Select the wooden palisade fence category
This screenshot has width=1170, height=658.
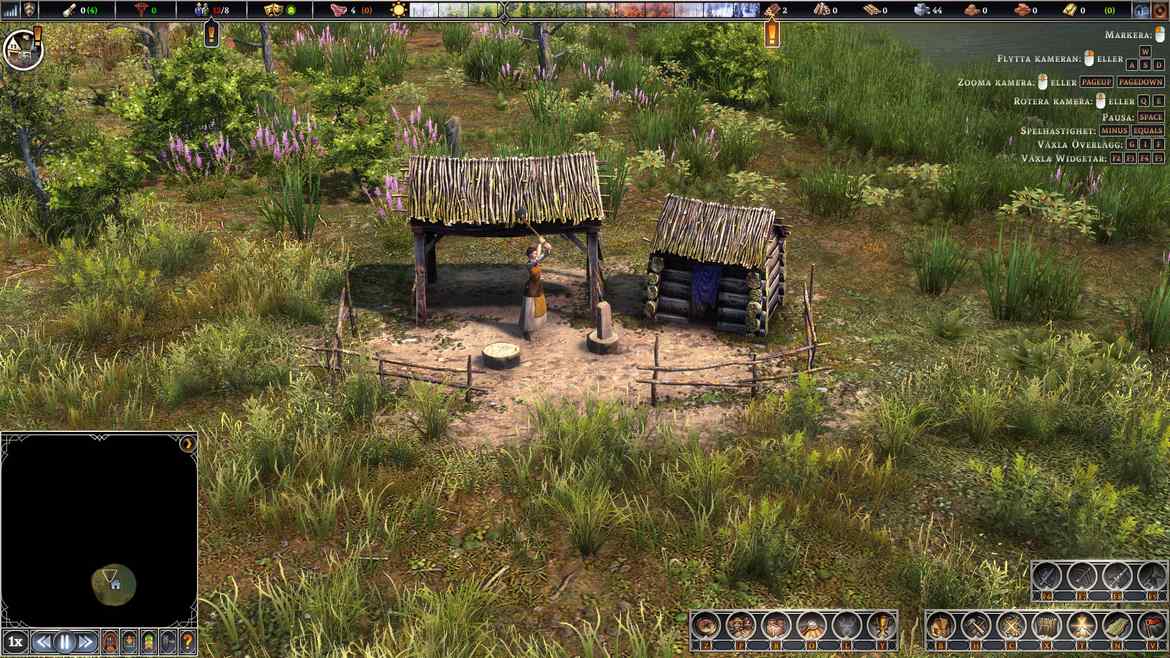1045,626
